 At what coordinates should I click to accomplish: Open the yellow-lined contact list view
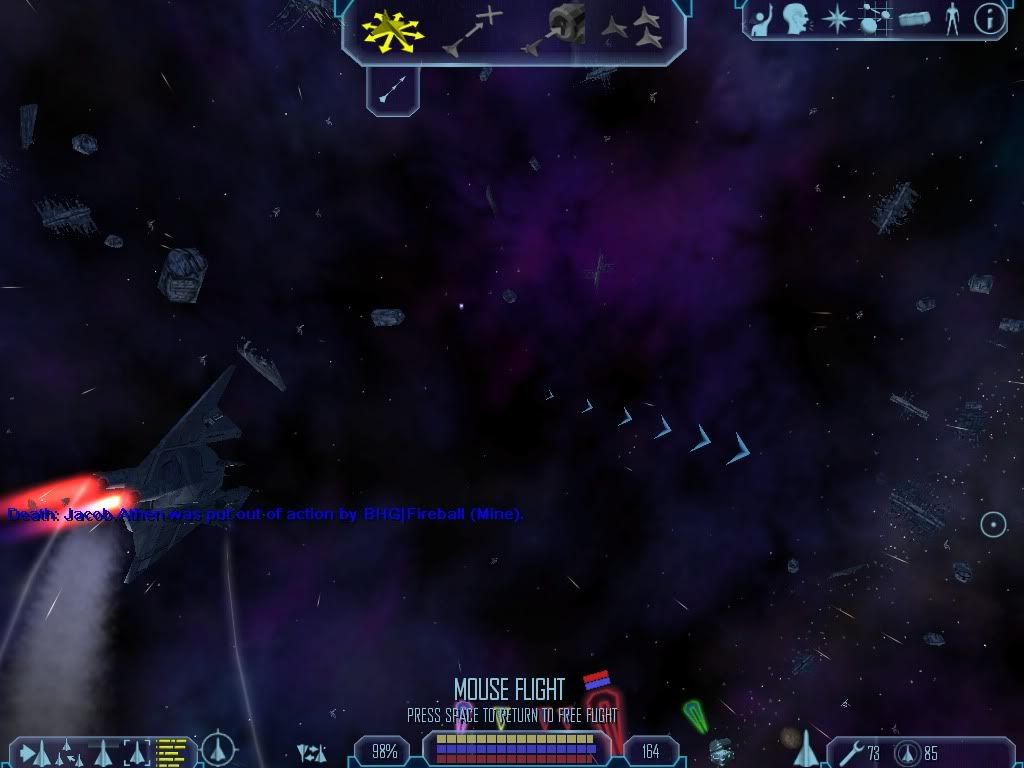172,750
